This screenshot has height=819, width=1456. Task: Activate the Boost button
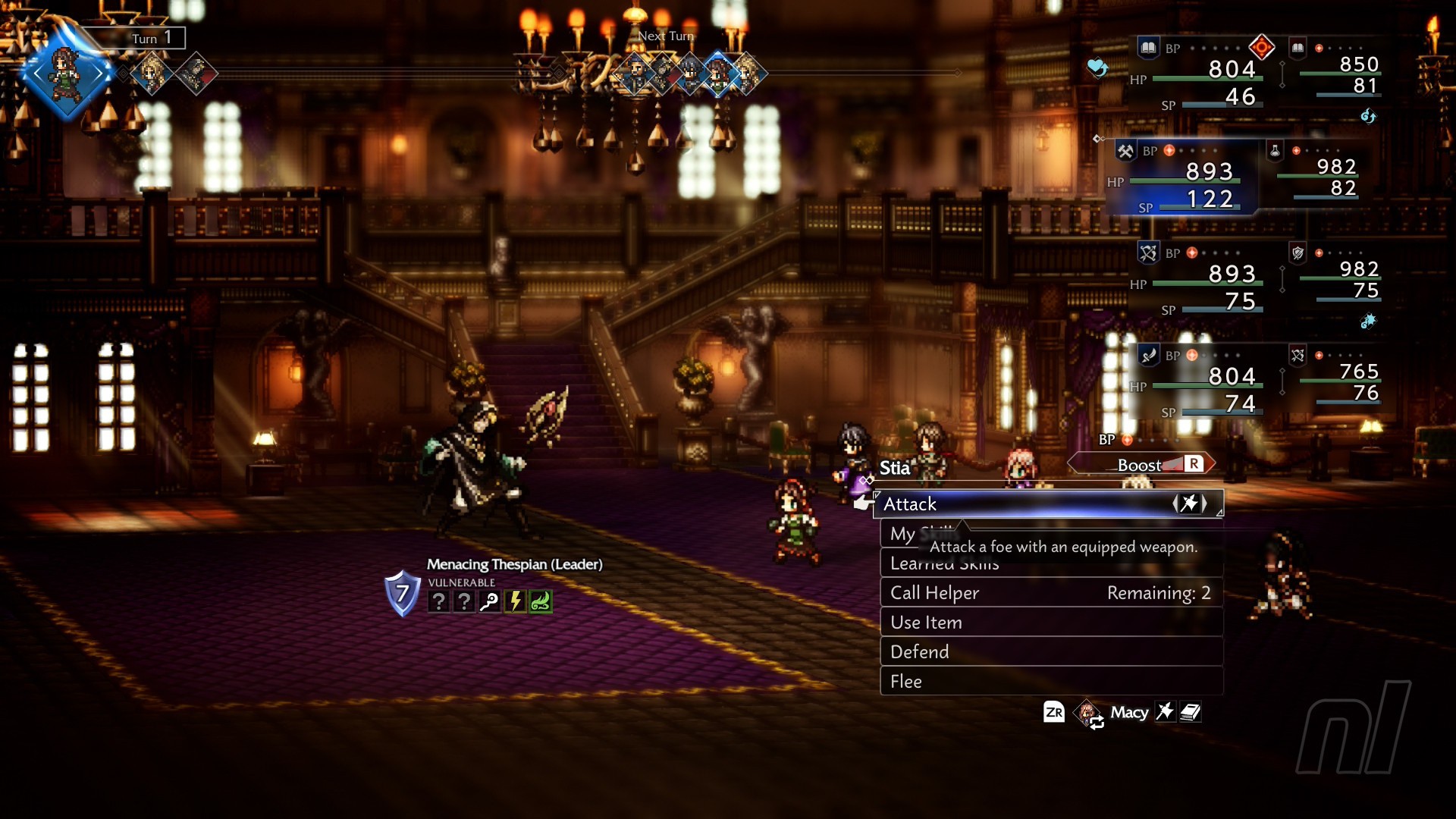[x=1141, y=464]
